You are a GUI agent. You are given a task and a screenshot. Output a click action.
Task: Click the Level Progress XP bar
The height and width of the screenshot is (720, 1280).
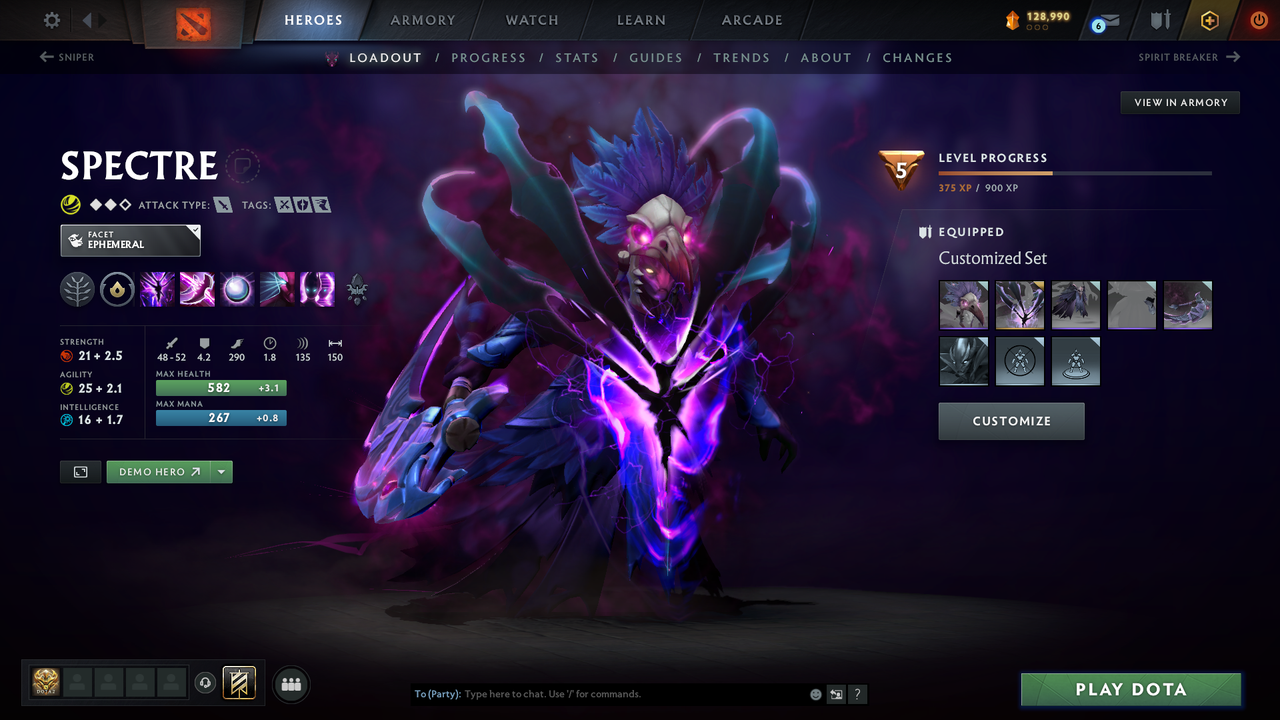[1075, 172]
